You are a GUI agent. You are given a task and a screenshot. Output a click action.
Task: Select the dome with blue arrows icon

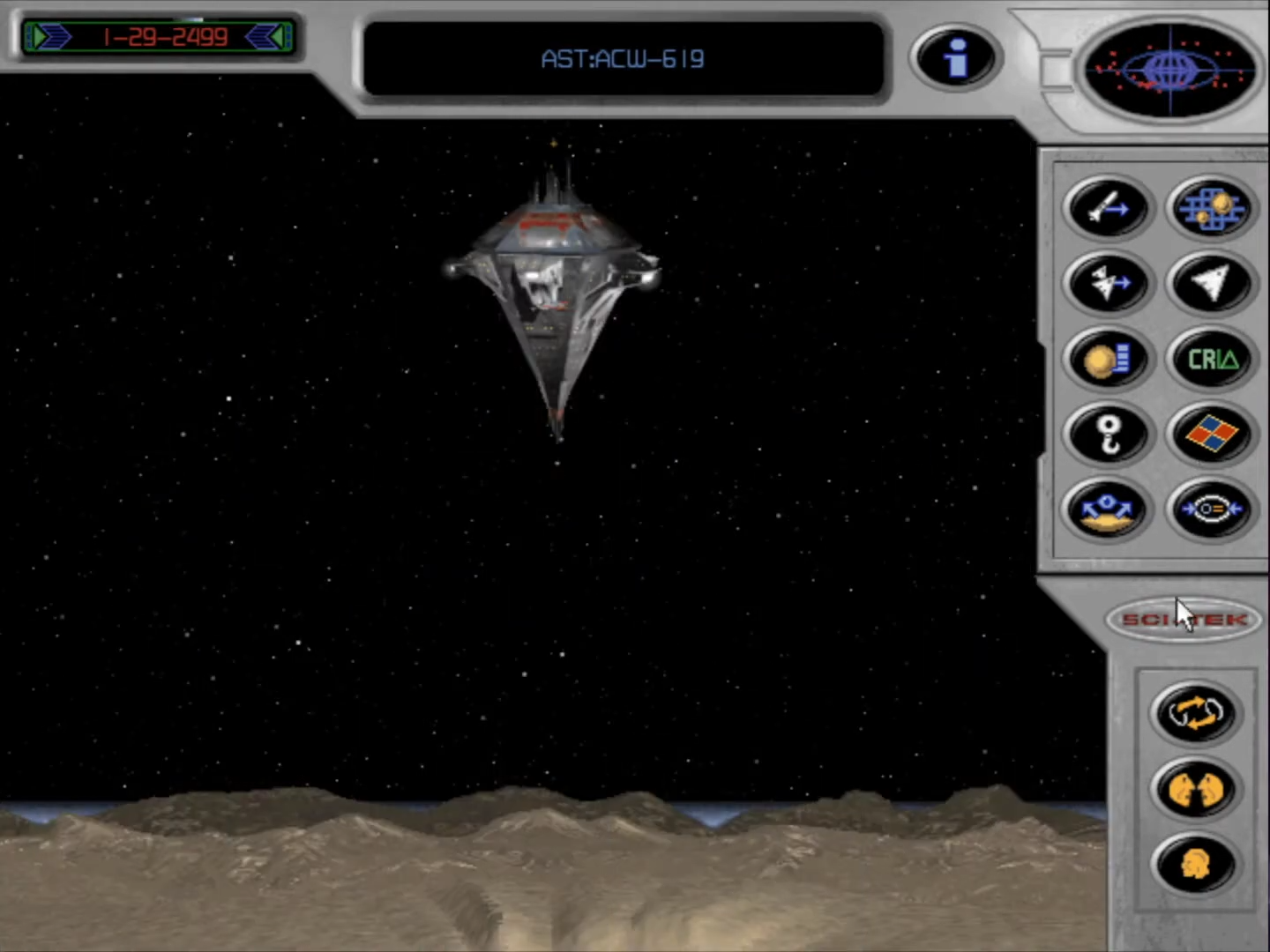tap(1109, 509)
